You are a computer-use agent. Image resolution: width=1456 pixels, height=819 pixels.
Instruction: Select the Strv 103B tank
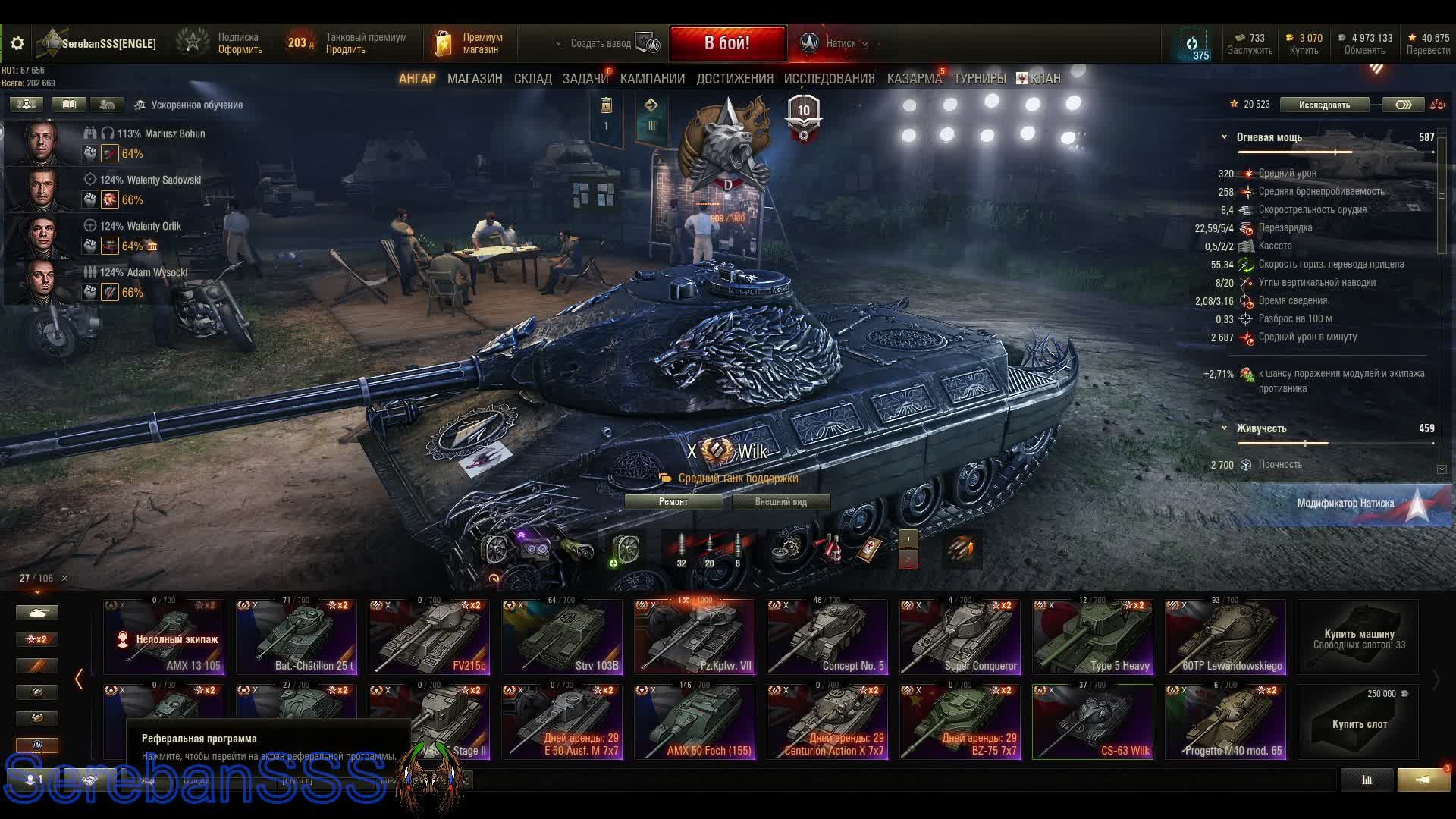[x=561, y=637]
